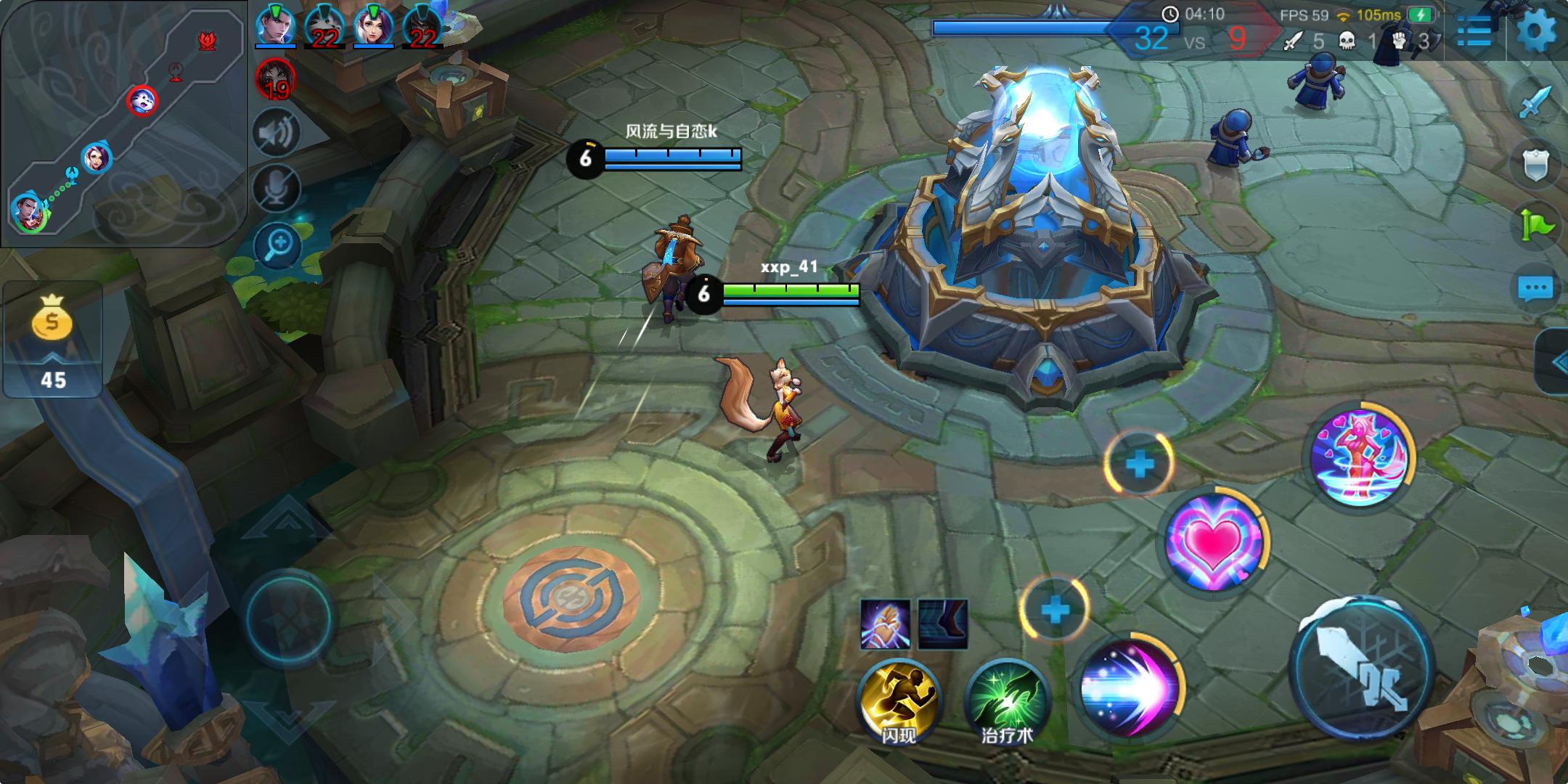The width and height of the screenshot is (1568, 784).
Task: Expand the right-edge arrow panel
Action: (x=1555, y=362)
